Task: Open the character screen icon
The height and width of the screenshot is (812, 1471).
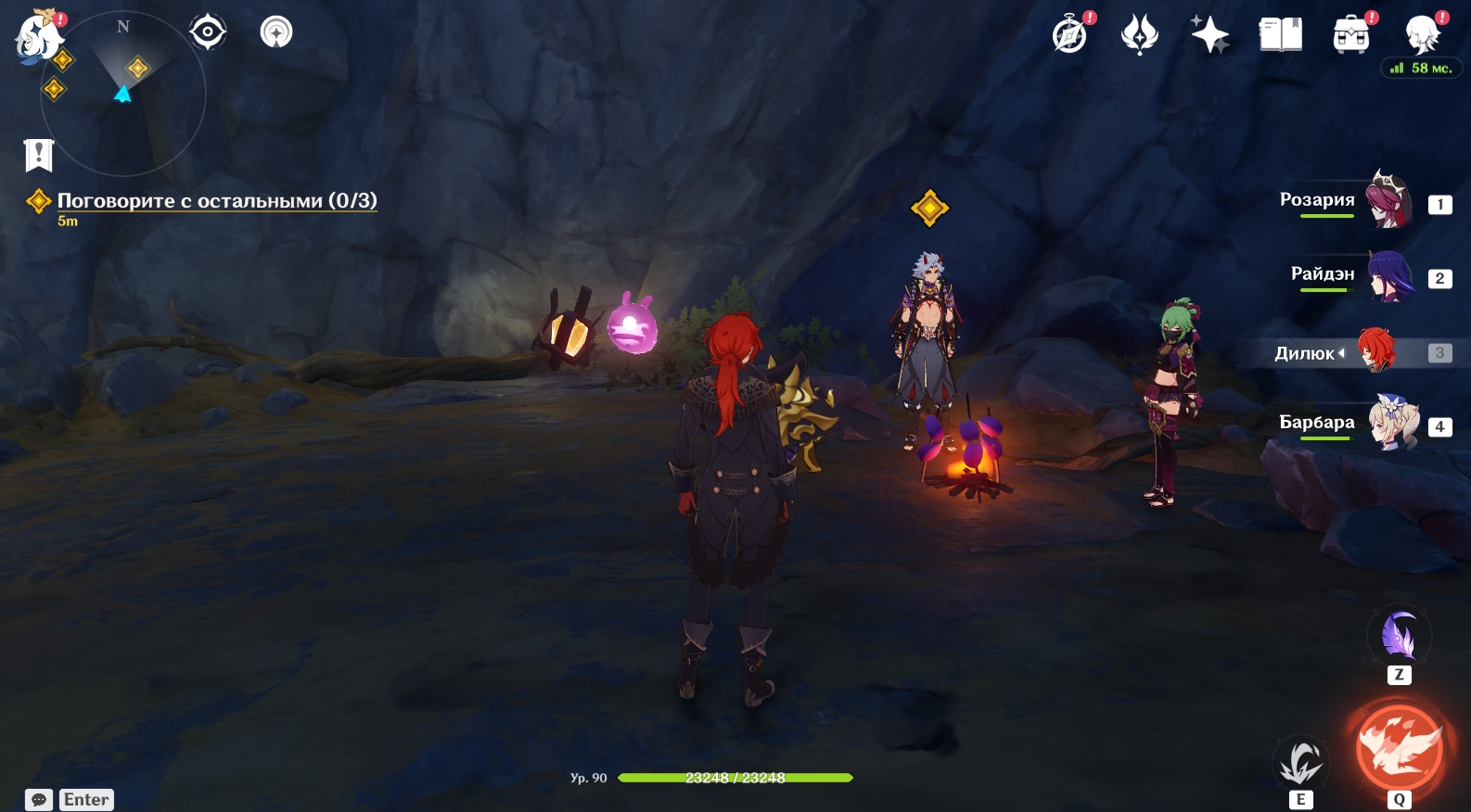Action: [x=1422, y=35]
